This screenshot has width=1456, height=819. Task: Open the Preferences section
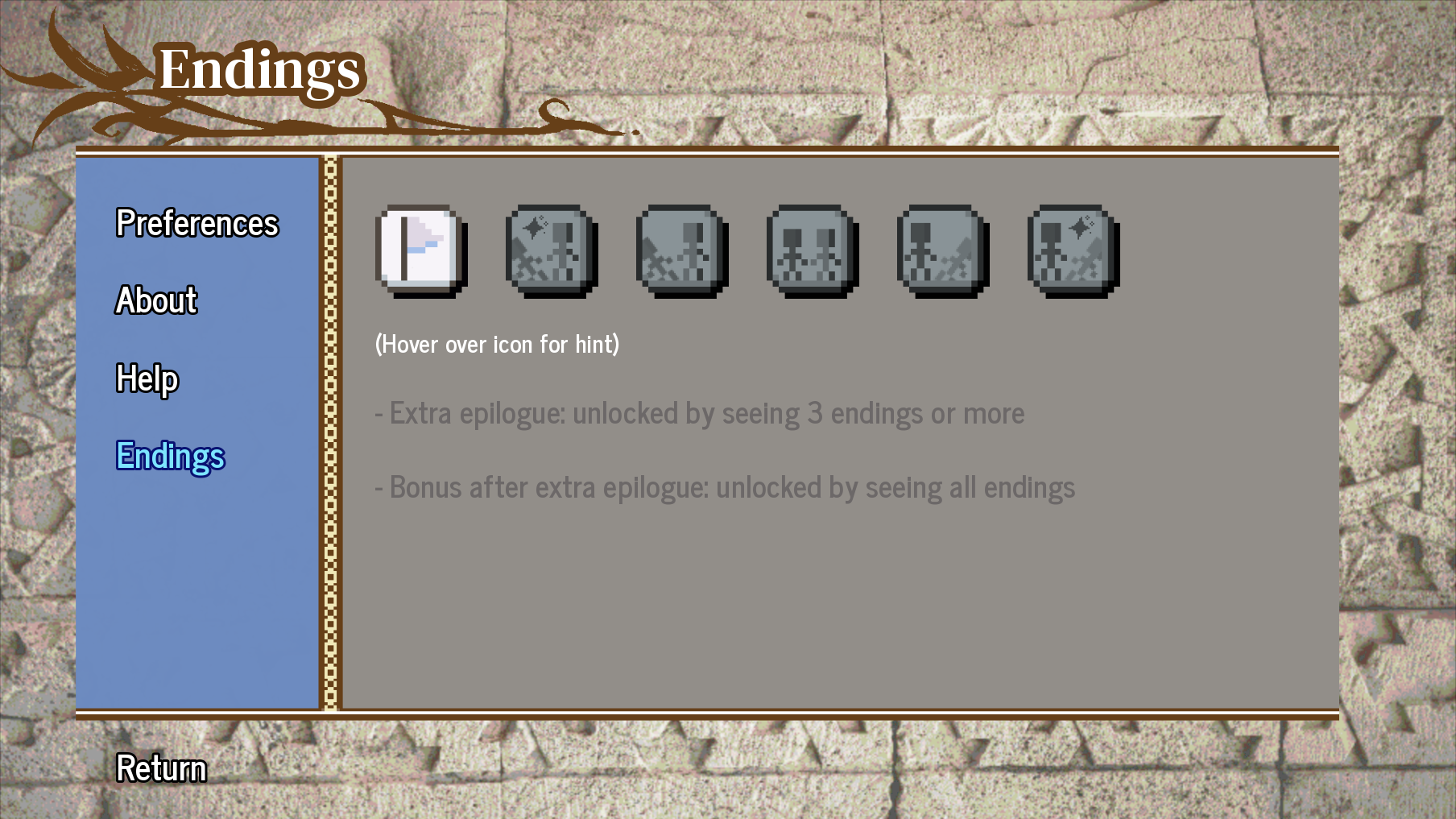(x=196, y=224)
